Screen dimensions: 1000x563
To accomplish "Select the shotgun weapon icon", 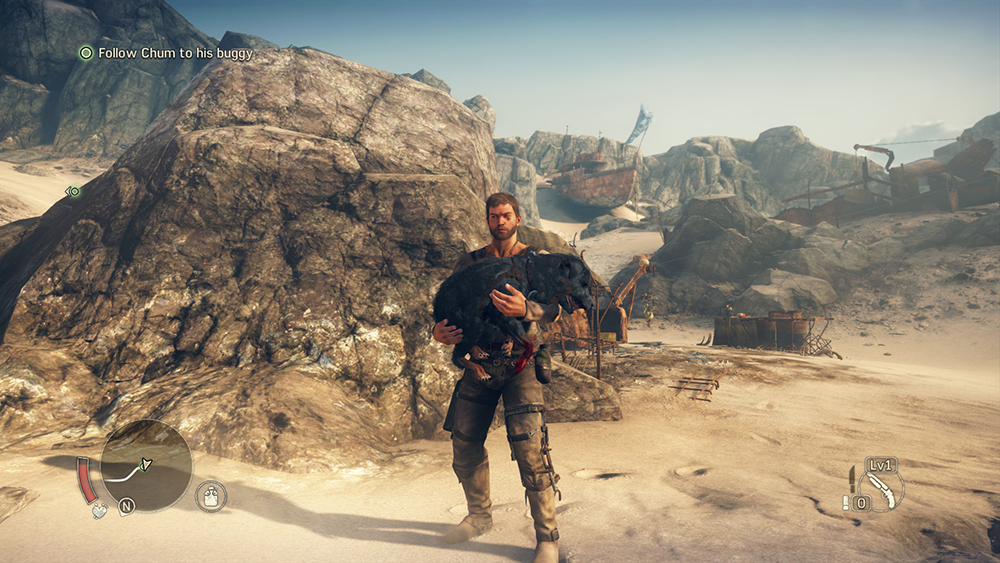I will pyautogui.click(x=881, y=489).
